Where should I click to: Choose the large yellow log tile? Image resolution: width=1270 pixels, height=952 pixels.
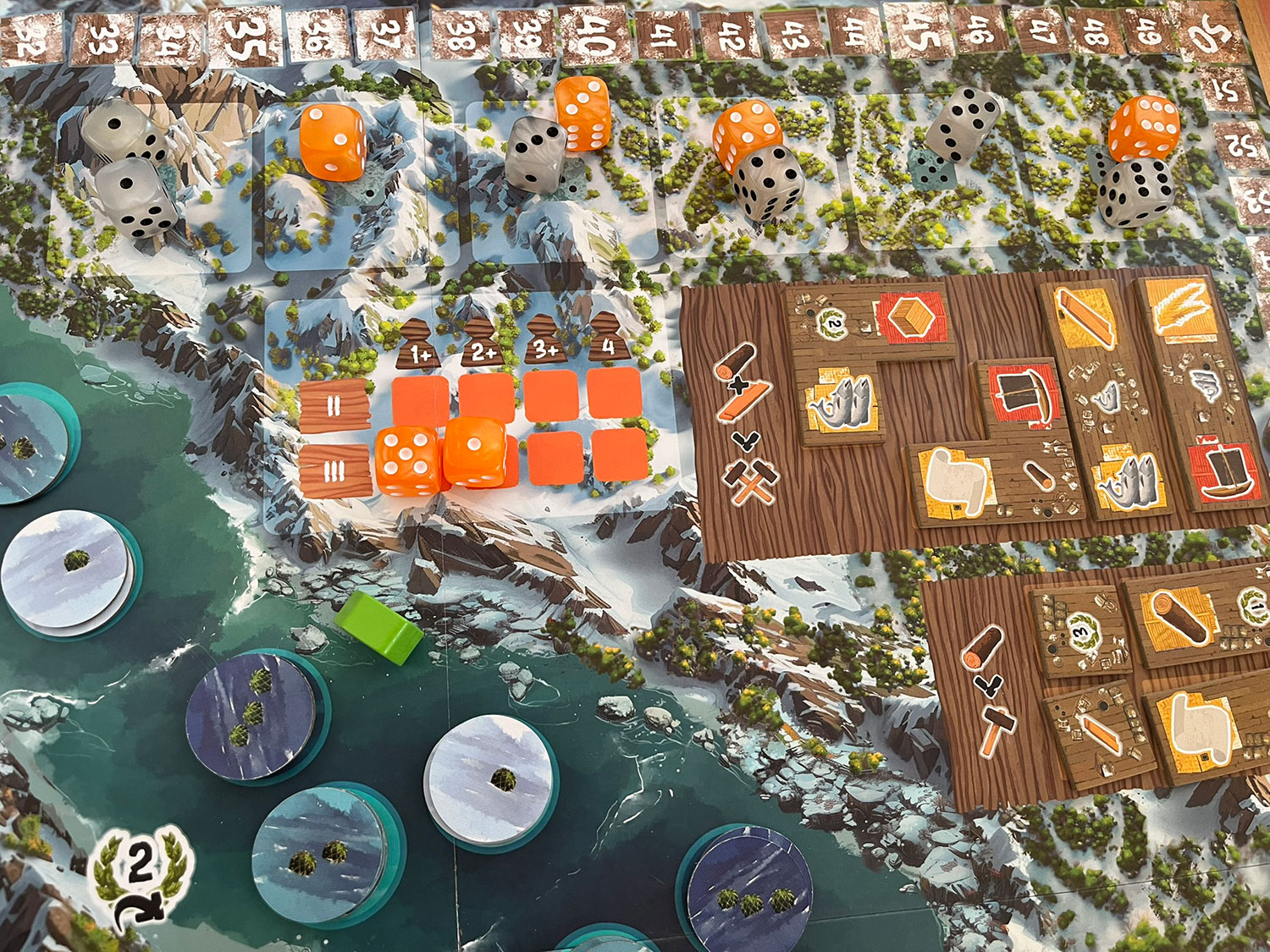(x=1178, y=619)
